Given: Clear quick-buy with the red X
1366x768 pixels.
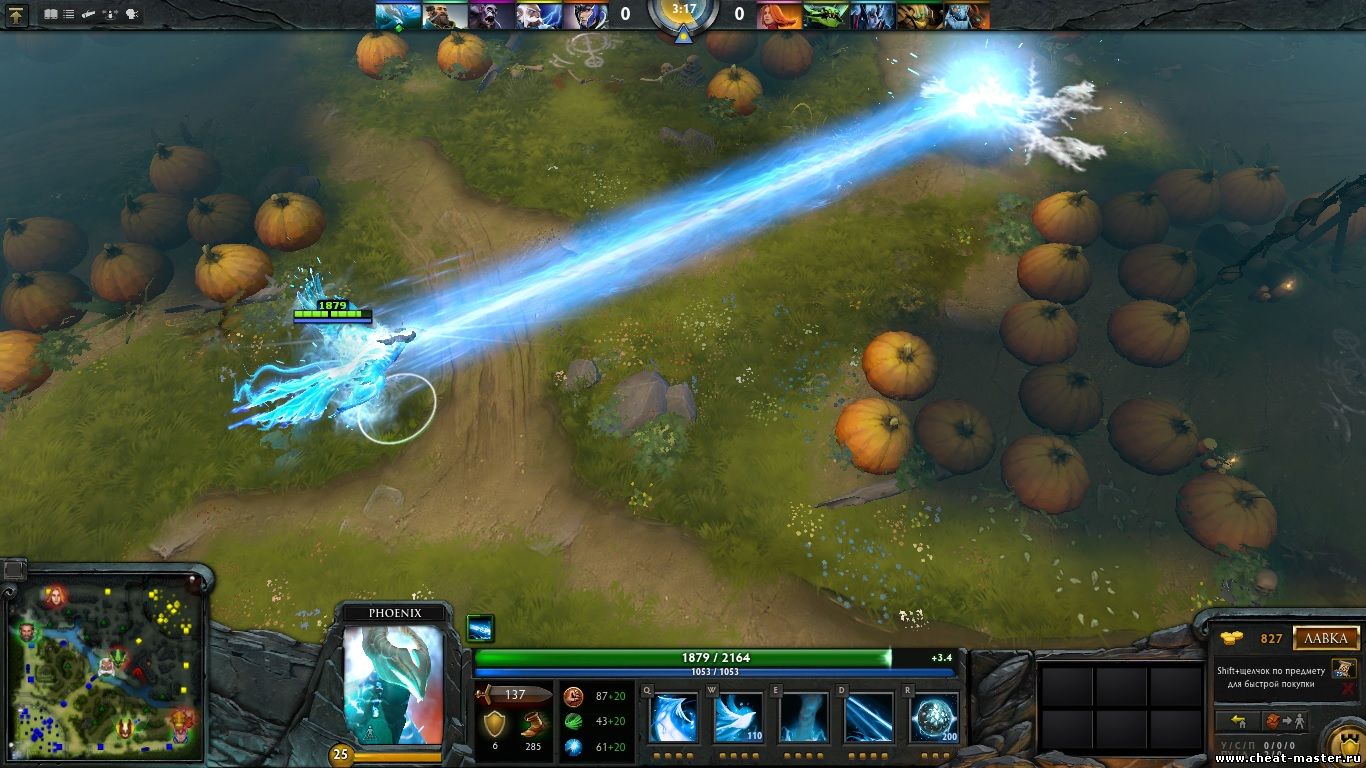Looking at the screenshot, I should 1349,688.
